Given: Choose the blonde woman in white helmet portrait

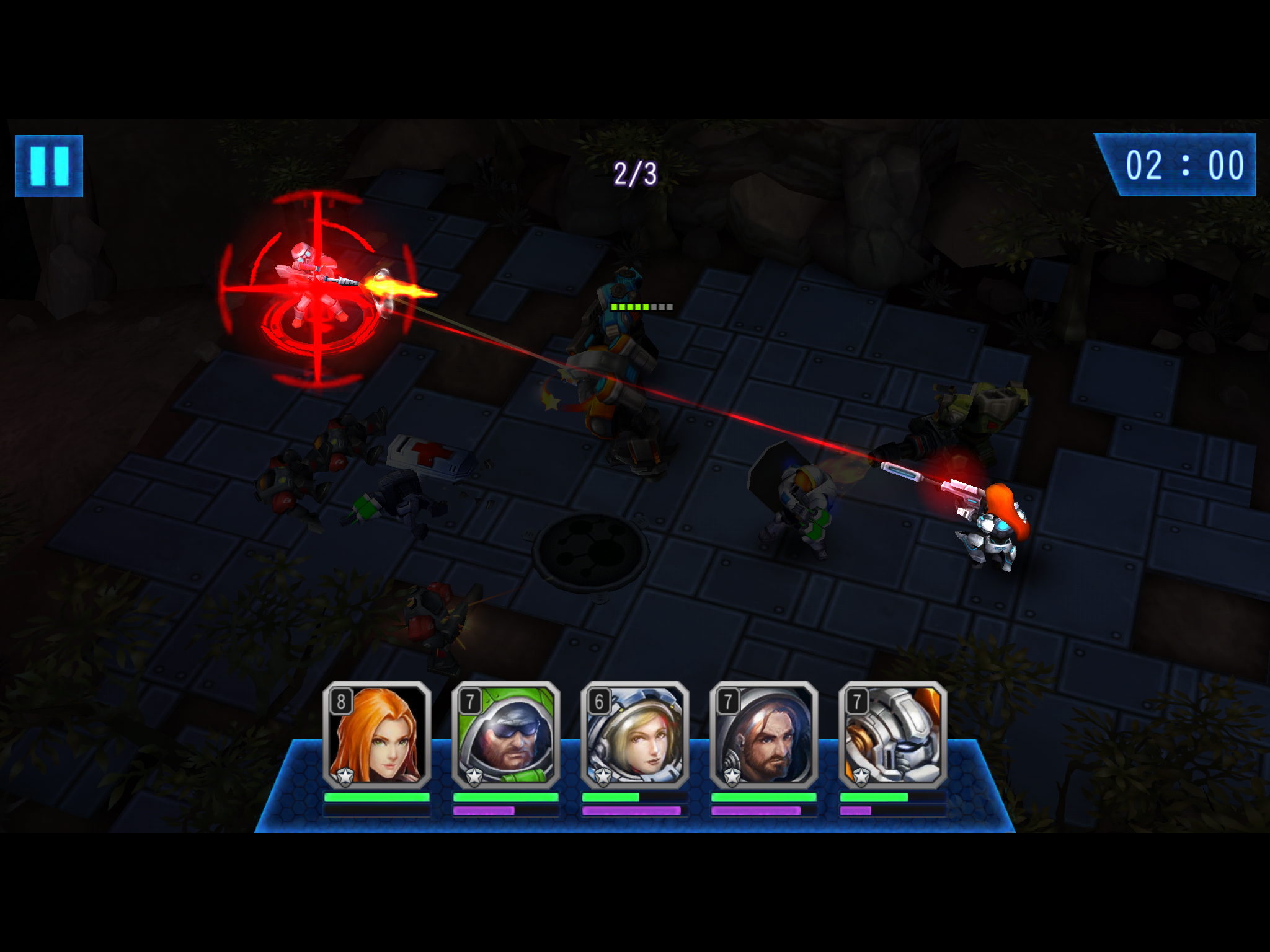Looking at the screenshot, I should pos(634,735).
